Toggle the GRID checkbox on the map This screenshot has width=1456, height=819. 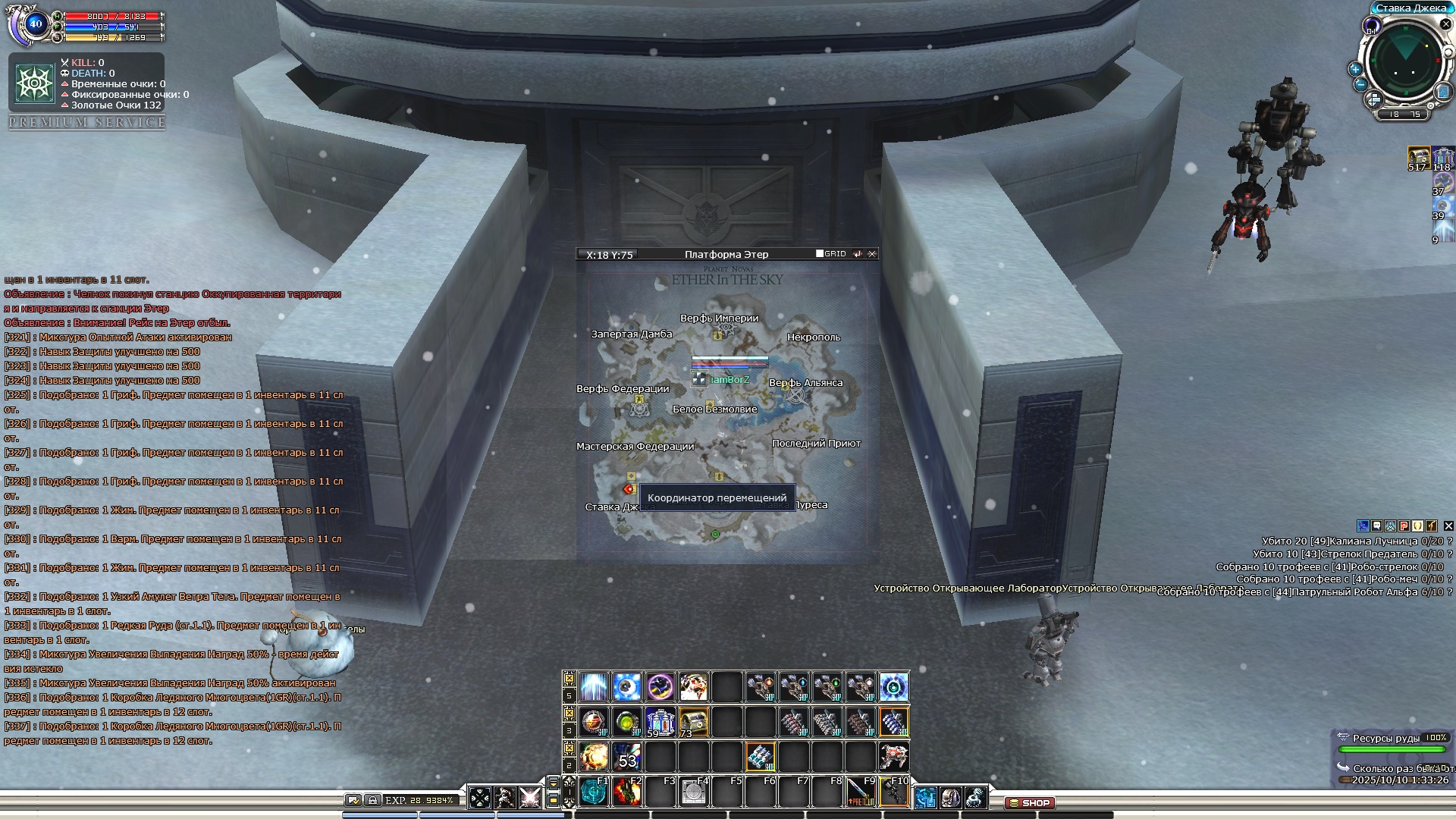pos(820,254)
